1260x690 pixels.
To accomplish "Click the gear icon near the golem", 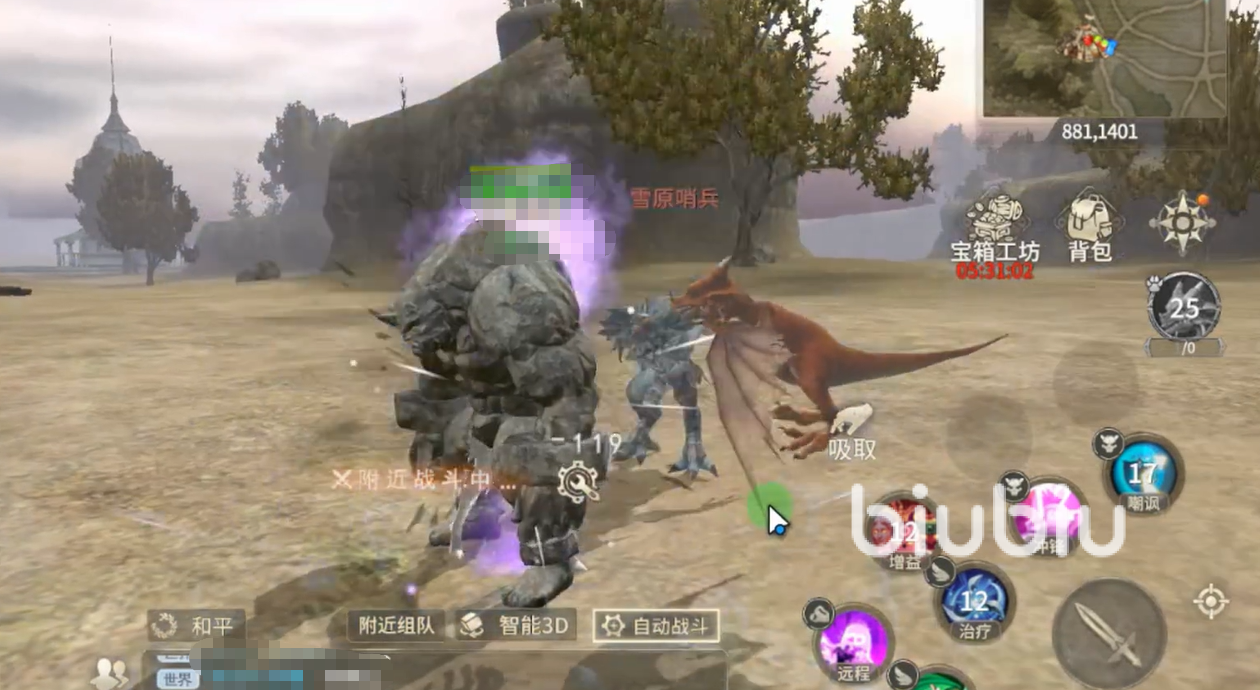I will (580, 483).
